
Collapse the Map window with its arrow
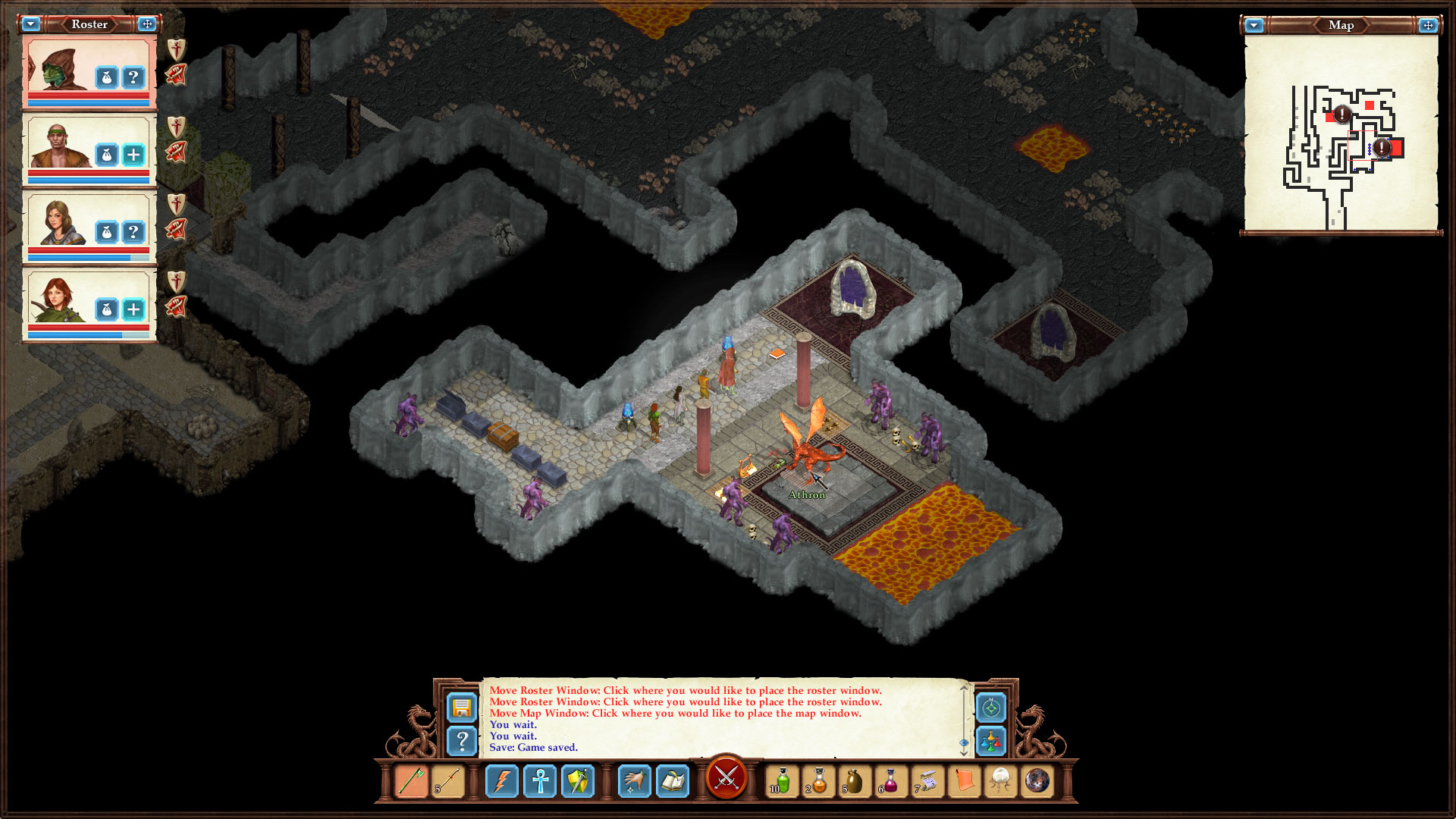click(1255, 25)
